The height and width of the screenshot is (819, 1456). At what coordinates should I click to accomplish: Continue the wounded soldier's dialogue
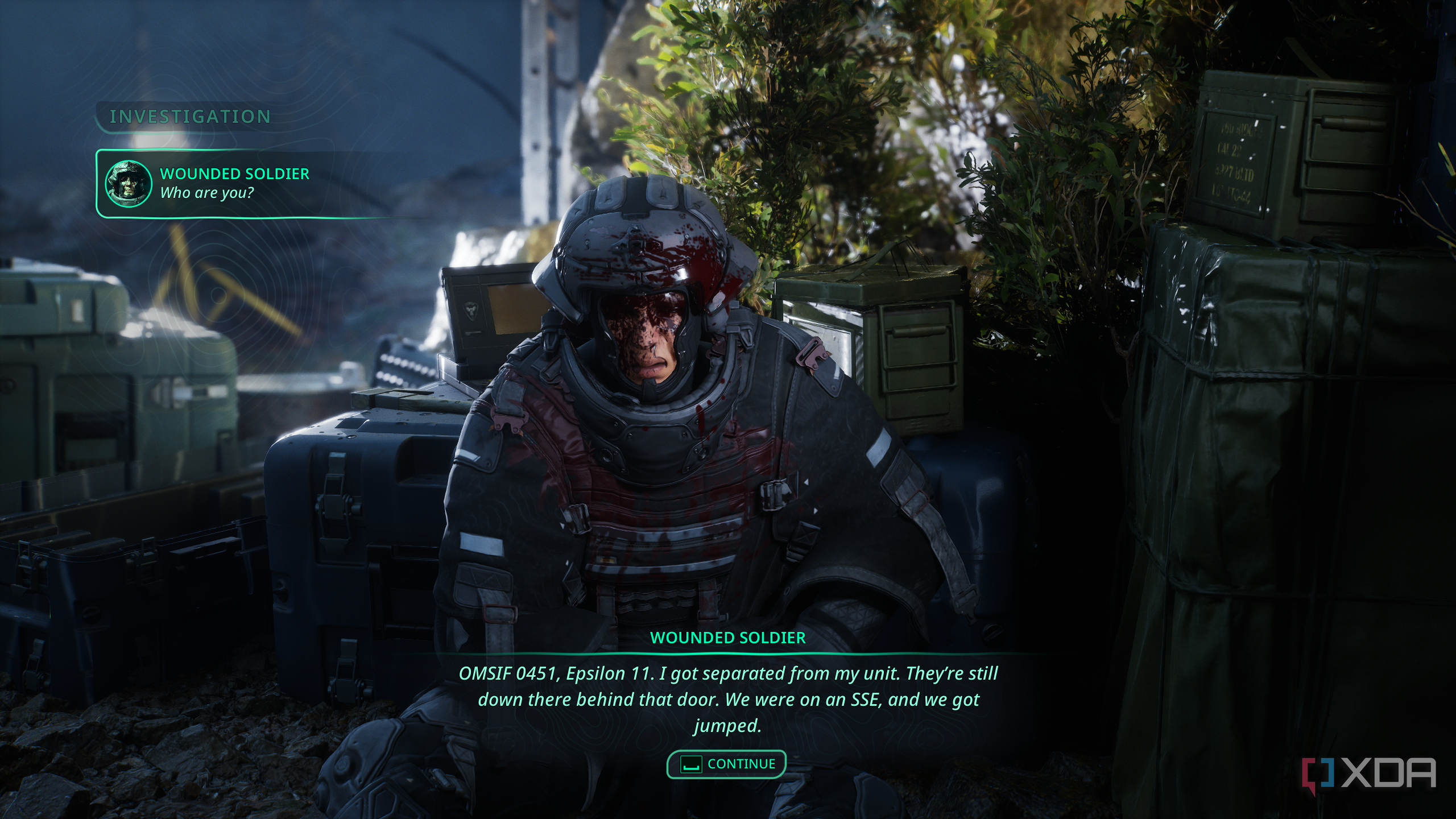726,764
